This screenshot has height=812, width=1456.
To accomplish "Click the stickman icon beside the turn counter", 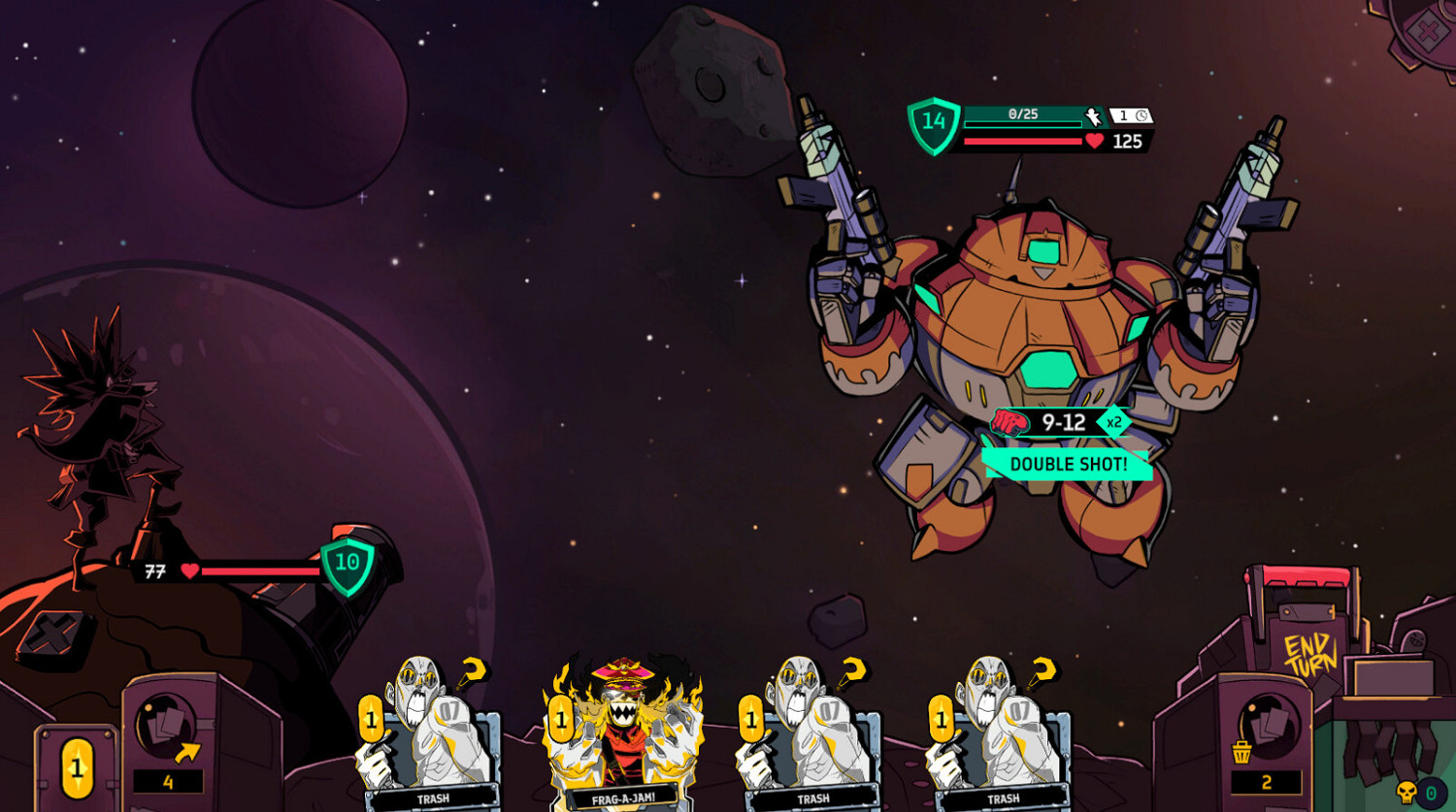I will click(1093, 115).
